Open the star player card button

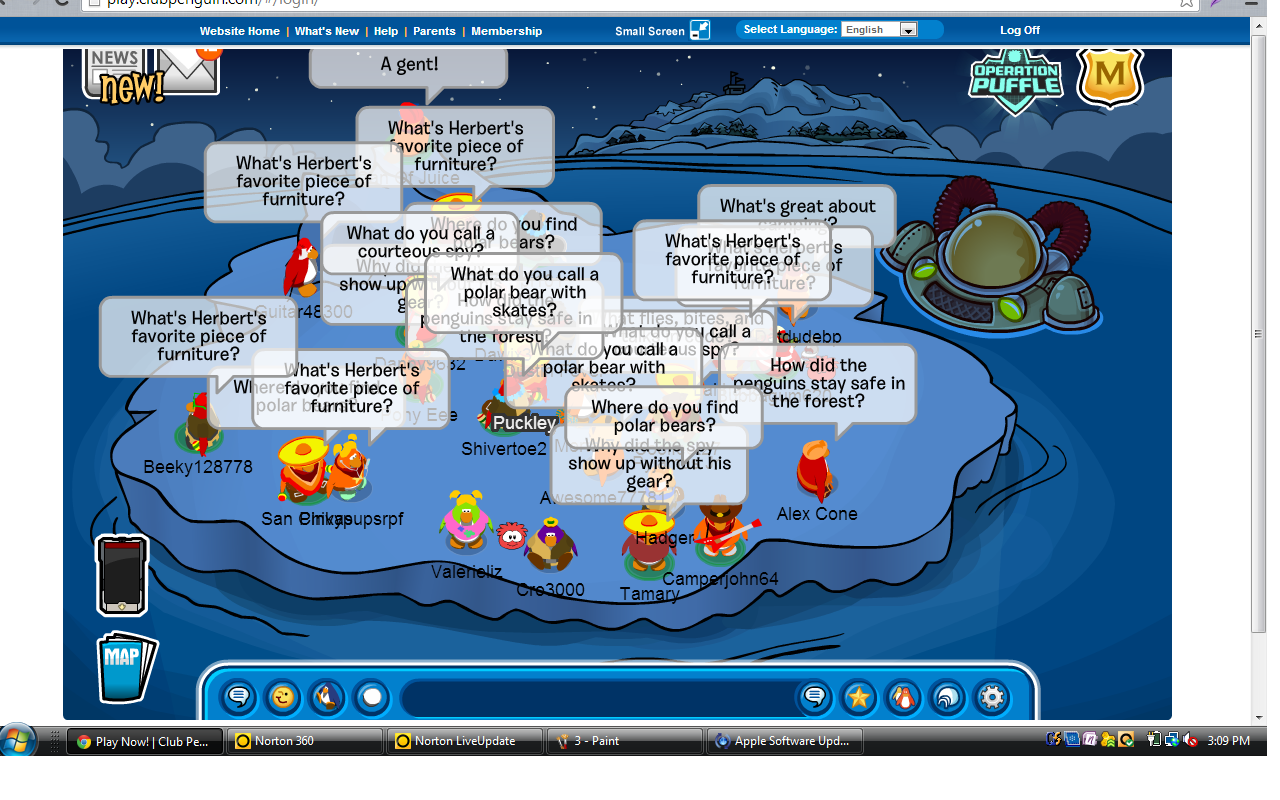coord(859,697)
